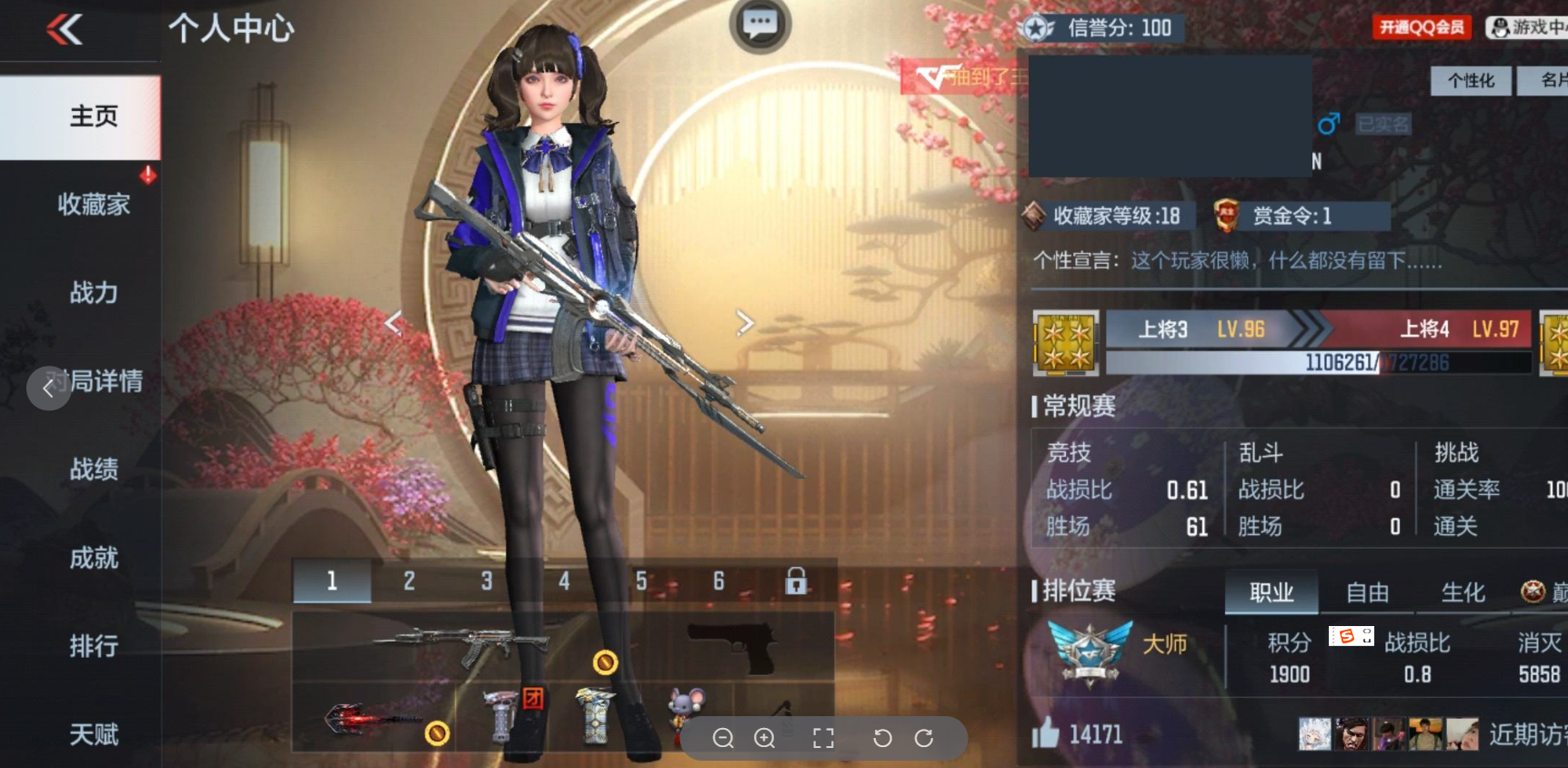This screenshot has height=768, width=1568.
Task: Click the locked loadout slot padlock
Action: pyautogui.click(x=796, y=581)
